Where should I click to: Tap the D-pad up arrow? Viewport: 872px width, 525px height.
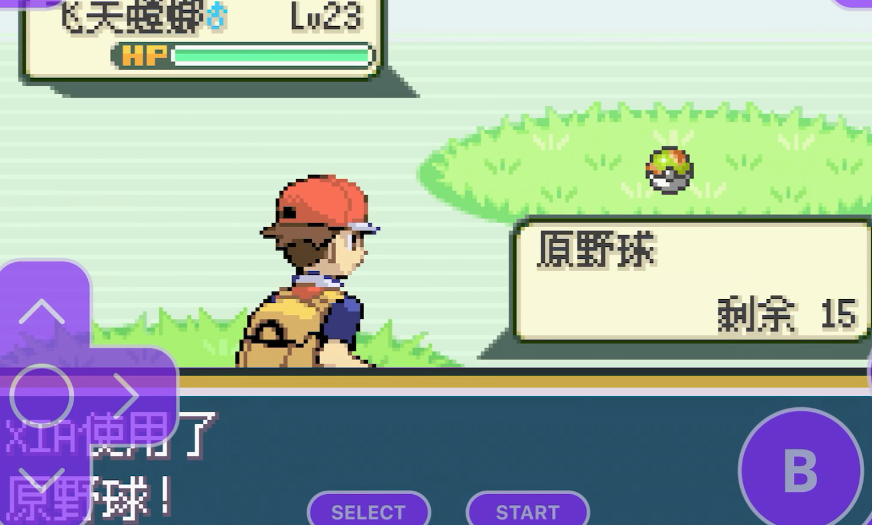click(x=42, y=311)
